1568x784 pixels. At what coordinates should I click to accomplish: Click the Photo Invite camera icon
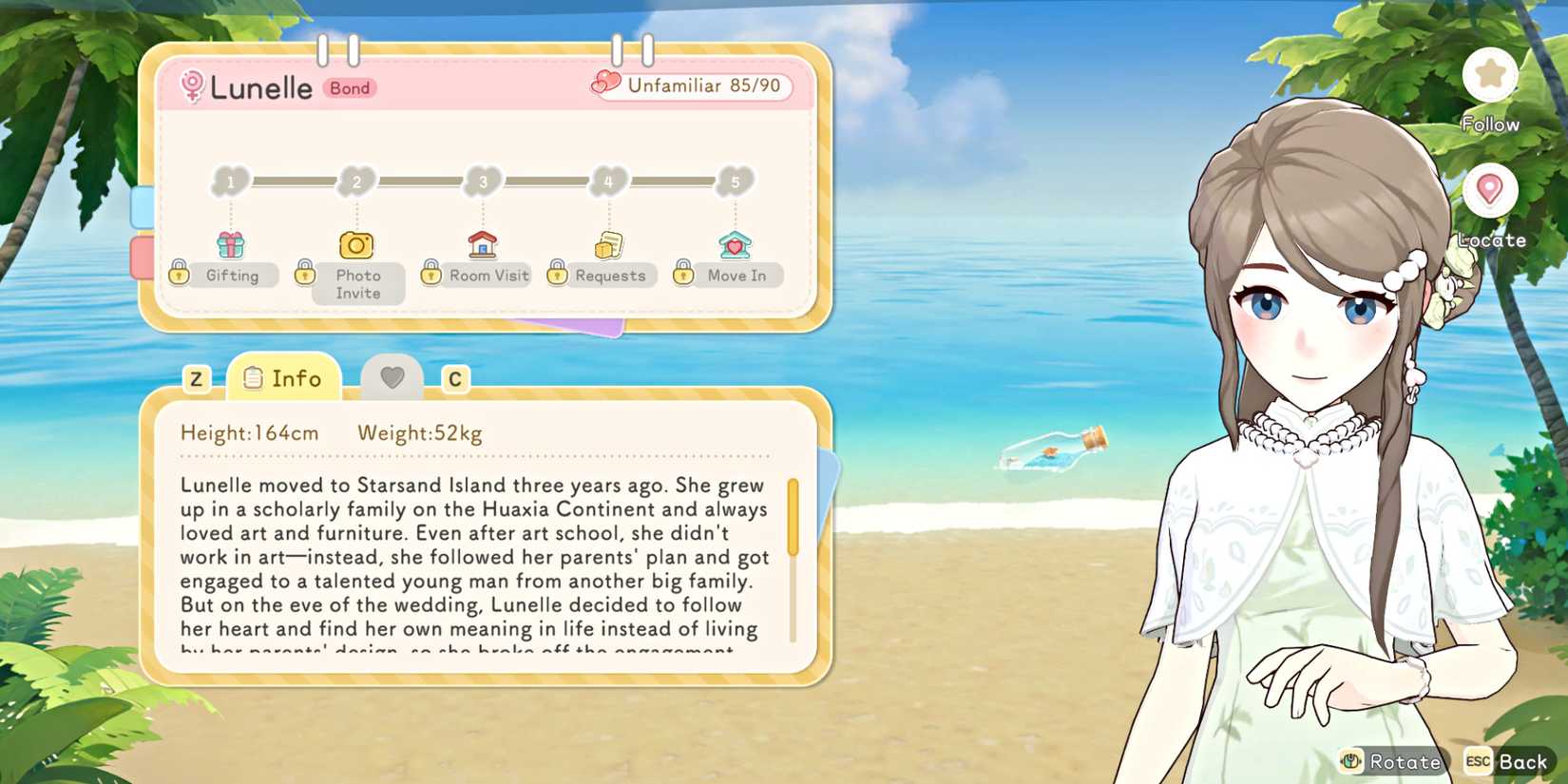coord(356,244)
